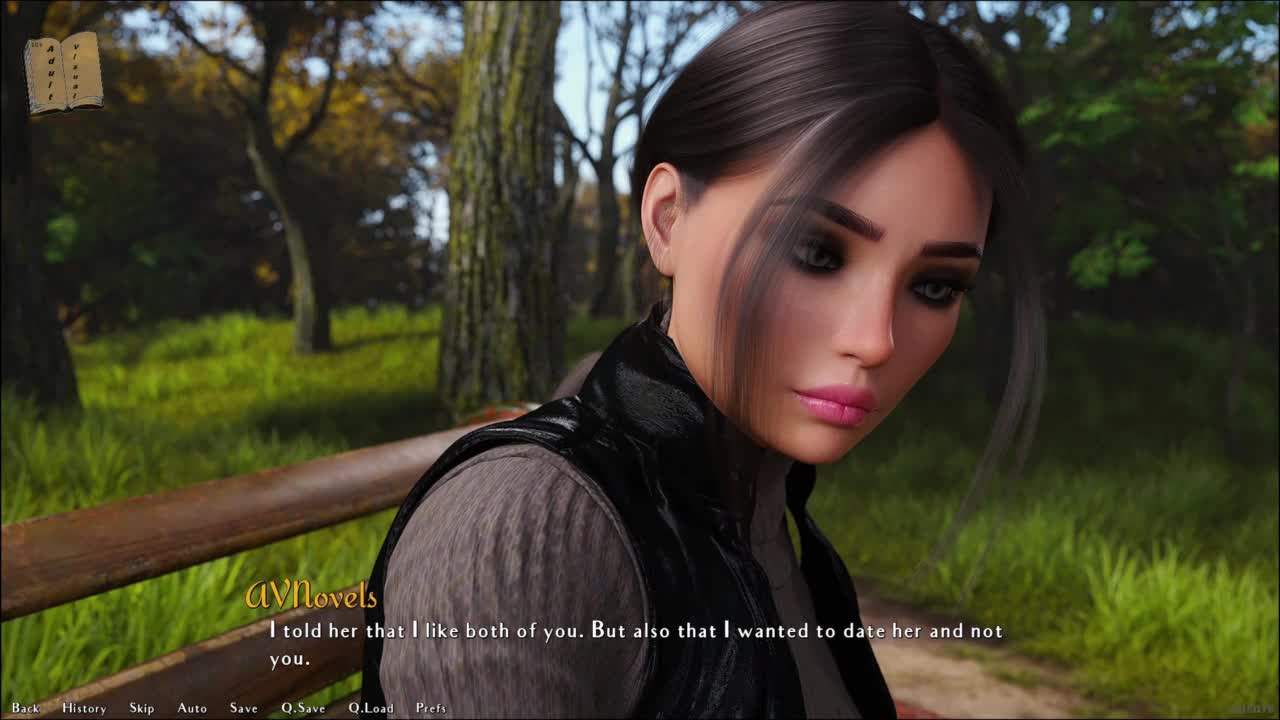Open the Prefs settings
This screenshot has width=1280, height=720.
(431, 708)
